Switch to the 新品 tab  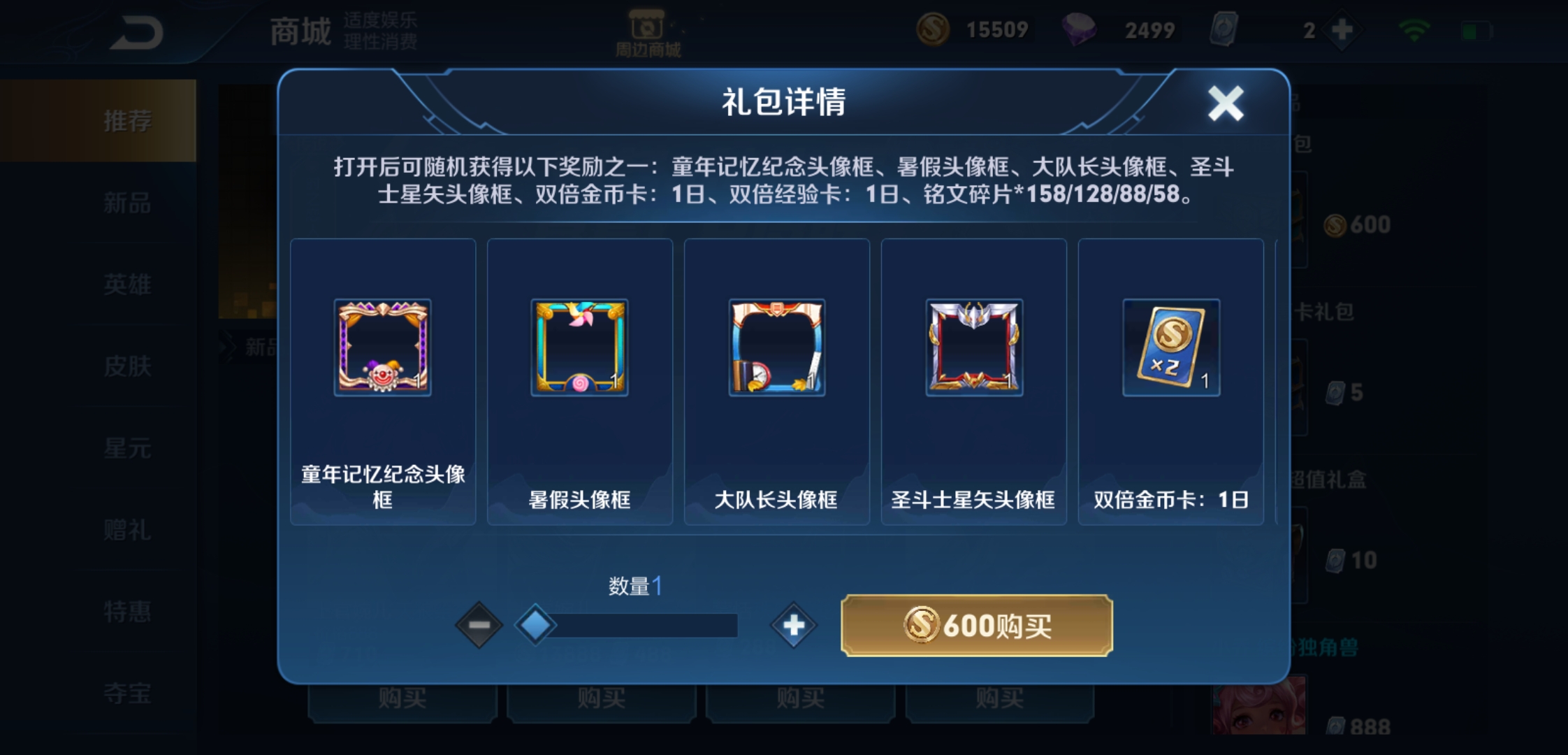click(x=126, y=203)
